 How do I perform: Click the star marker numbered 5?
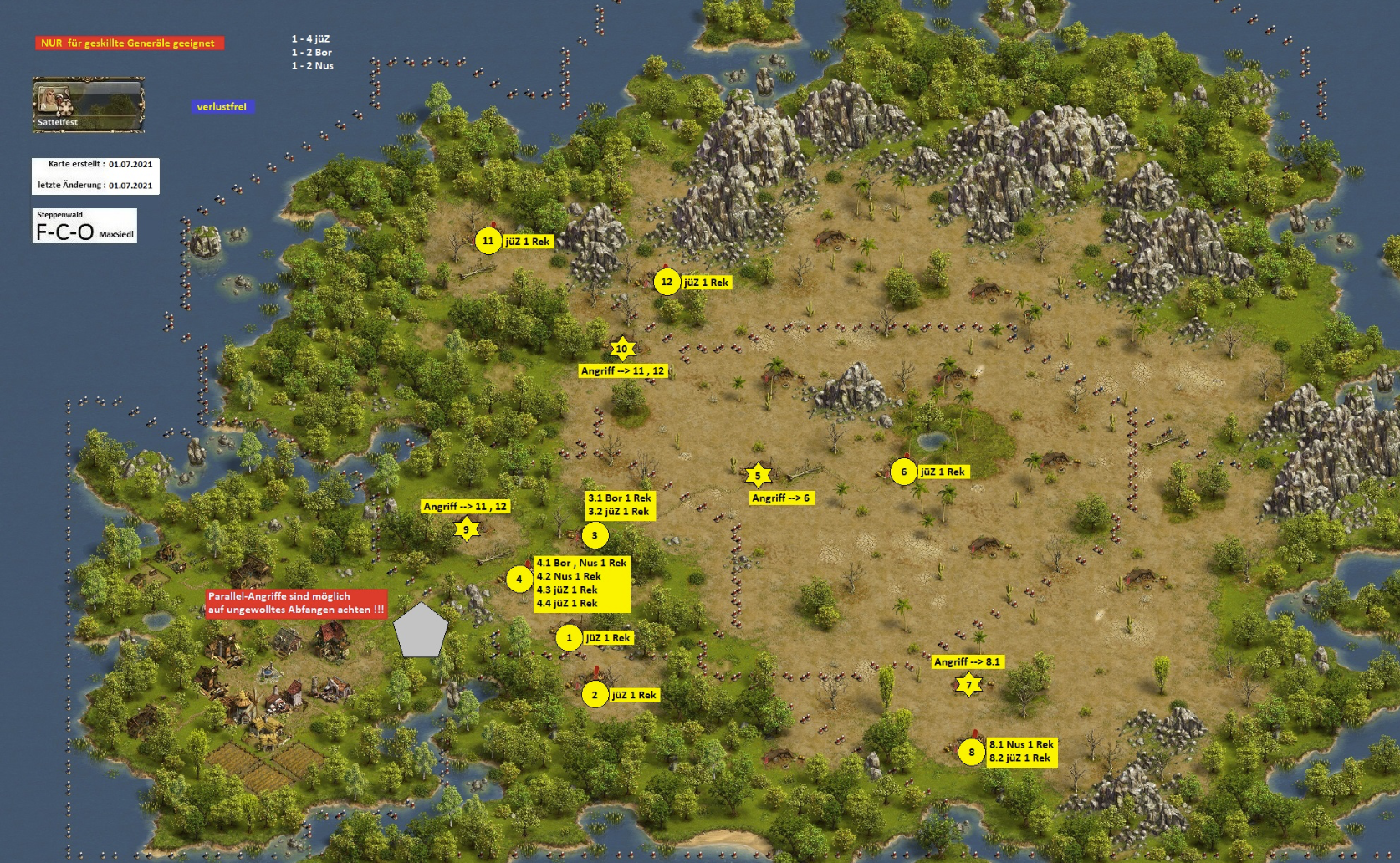click(758, 476)
